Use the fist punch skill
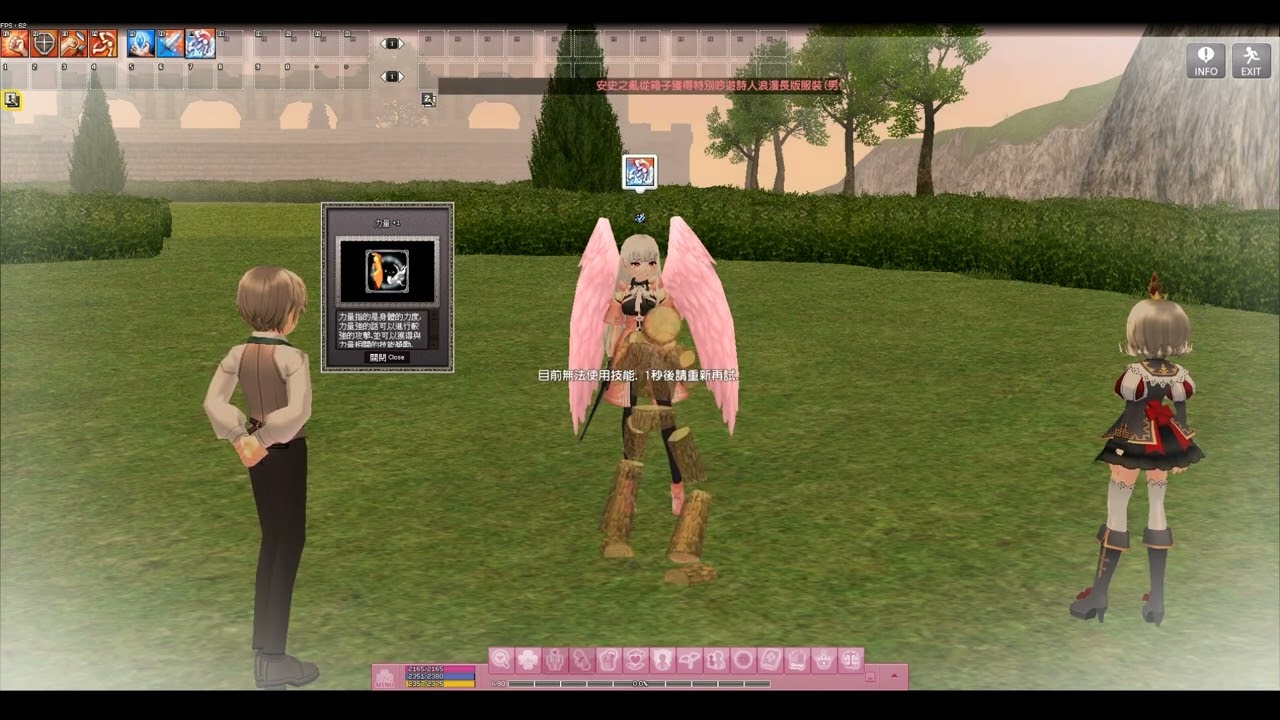The height and width of the screenshot is (720, 1280). tap(15, 43)
